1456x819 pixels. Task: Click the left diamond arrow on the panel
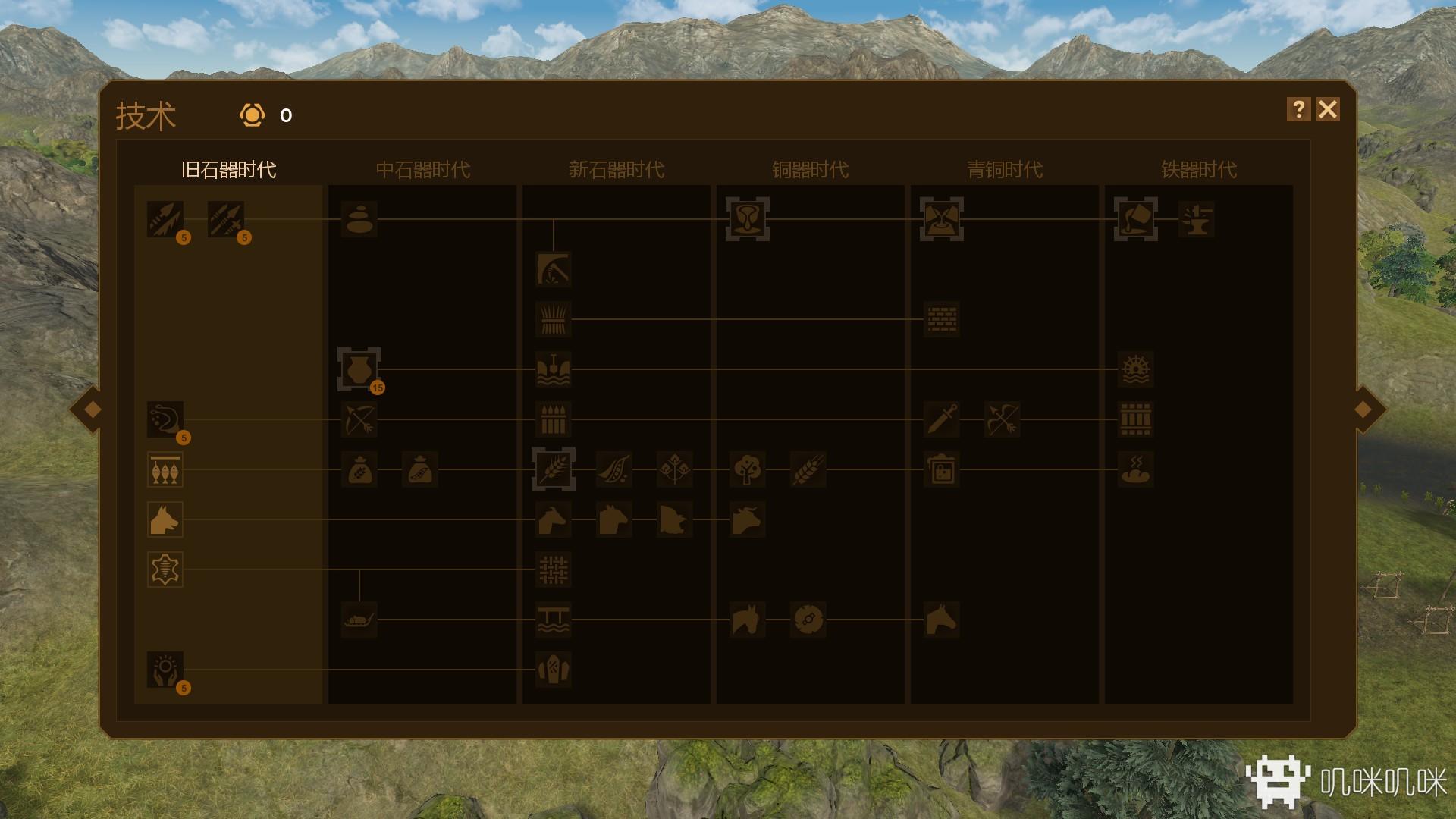pos(93,409)
